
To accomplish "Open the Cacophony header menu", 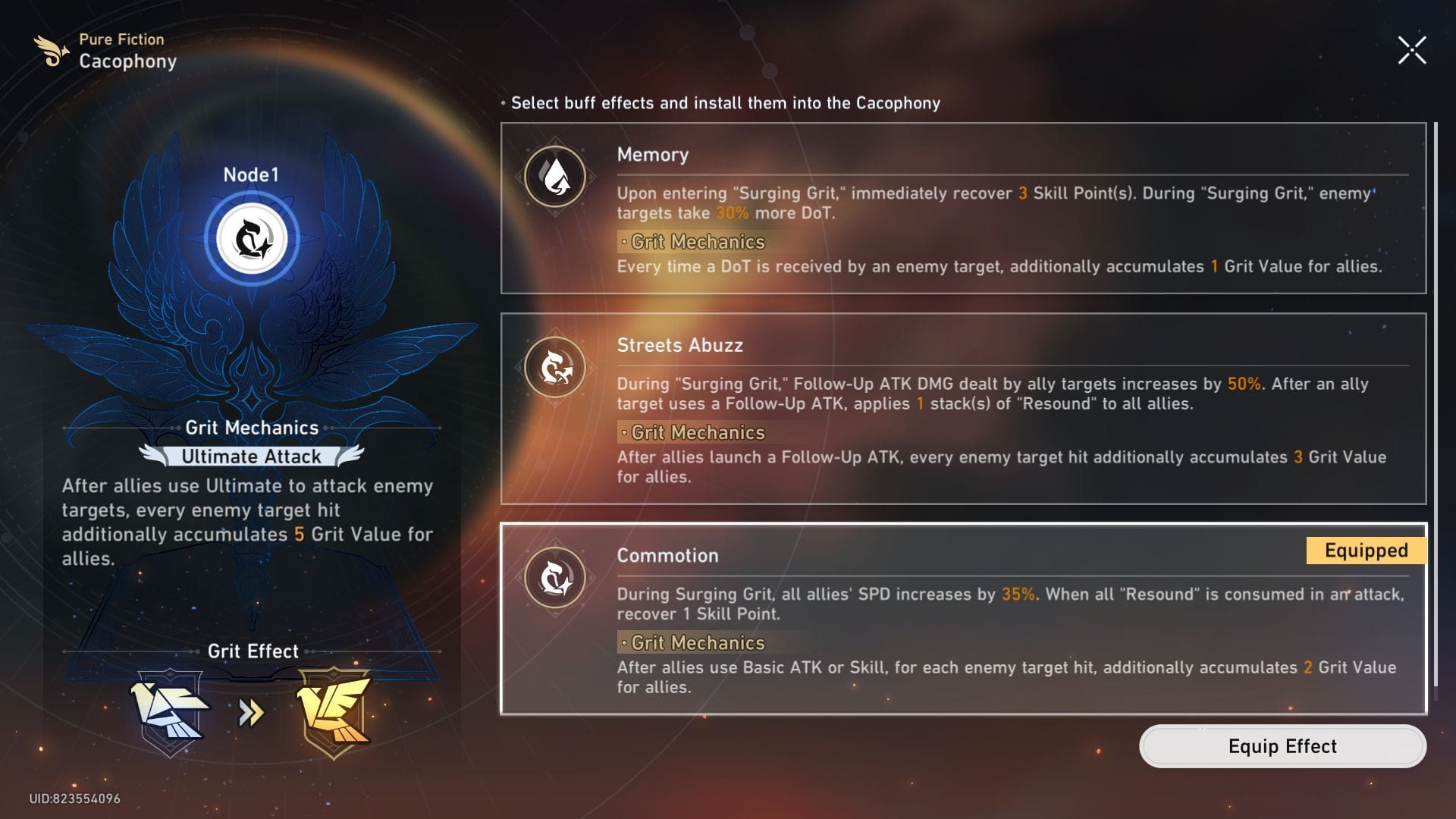I will 127,61.
